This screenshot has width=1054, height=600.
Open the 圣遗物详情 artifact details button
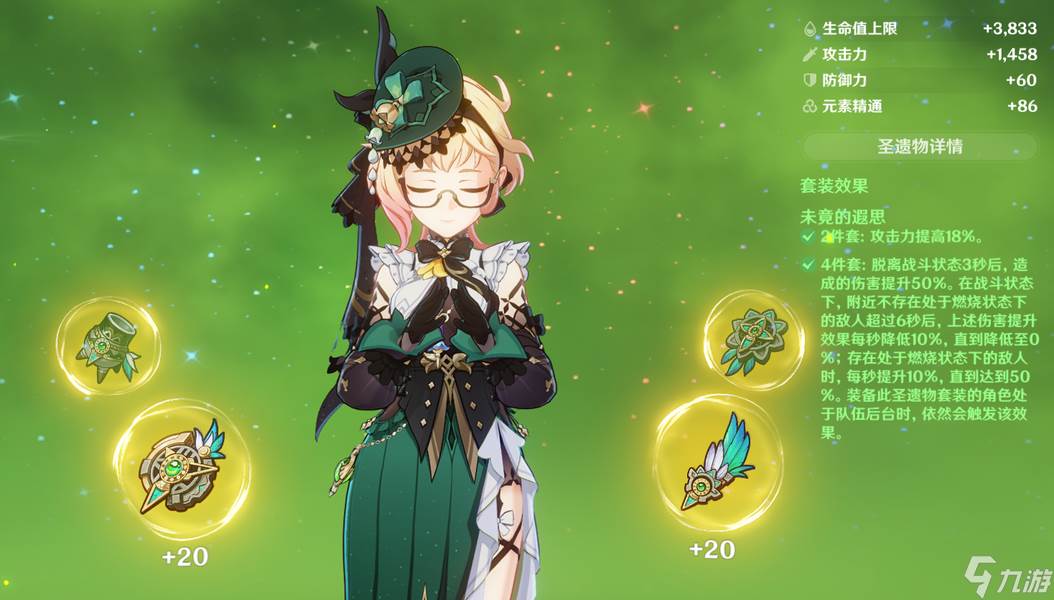919,147
